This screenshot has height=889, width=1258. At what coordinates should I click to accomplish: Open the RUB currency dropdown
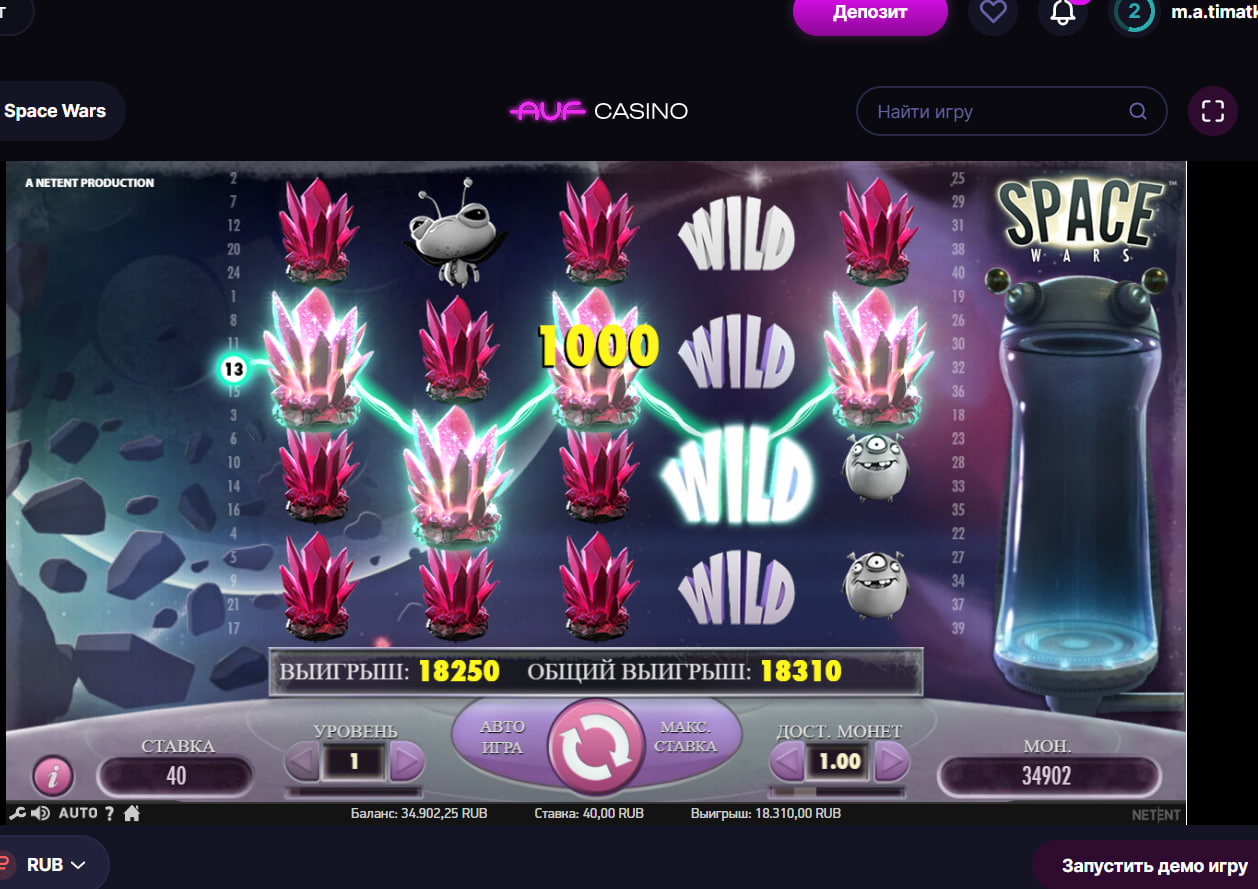coord(55,865)
